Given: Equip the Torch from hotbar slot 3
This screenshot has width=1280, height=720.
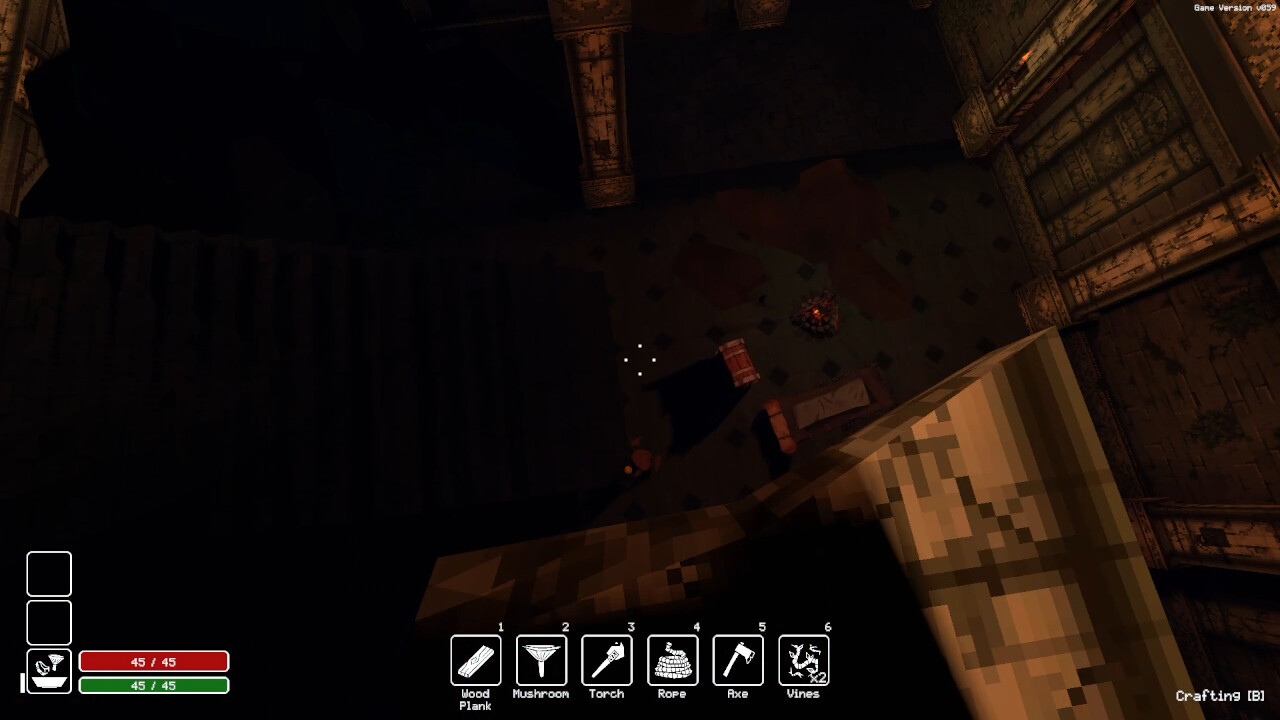Looking at the screenshot, I should (x=606, y=660).
